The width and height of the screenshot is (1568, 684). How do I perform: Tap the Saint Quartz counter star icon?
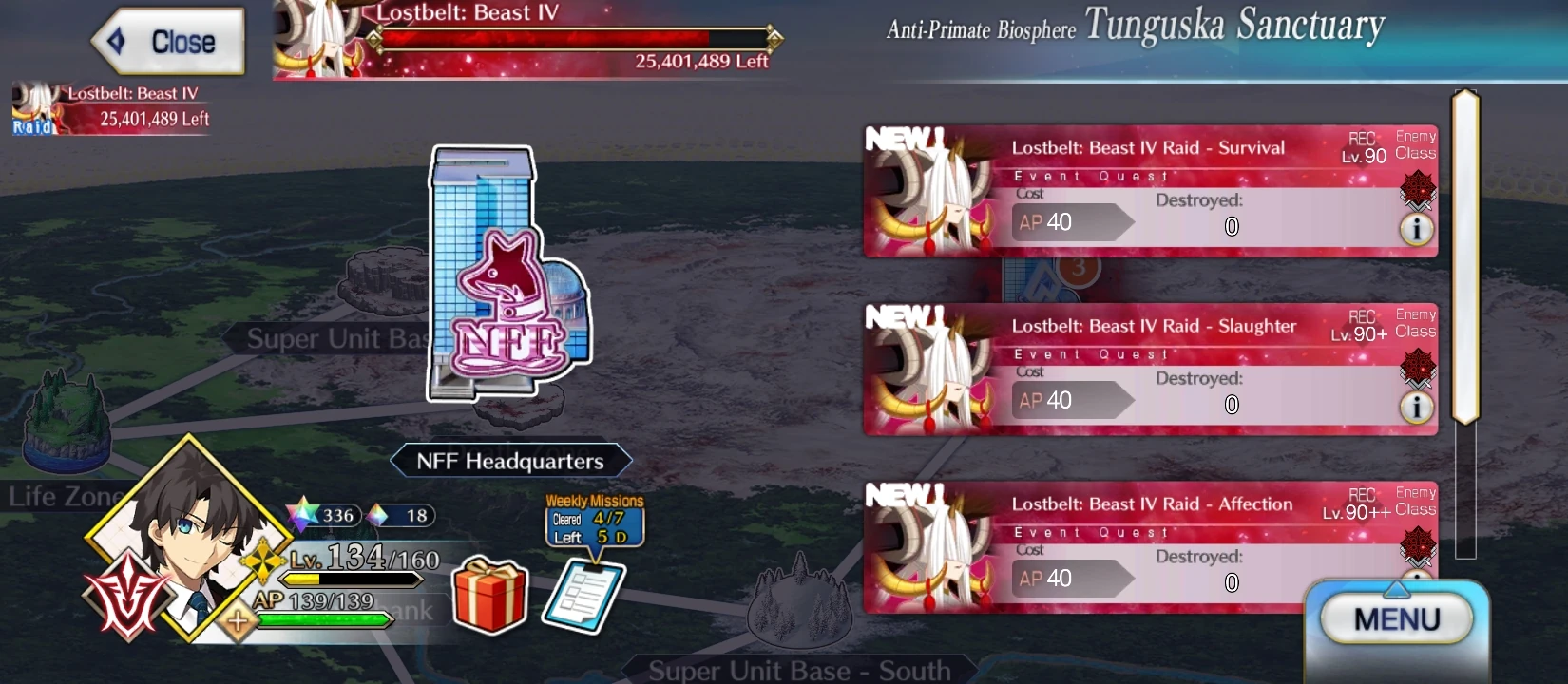(x=302, y=516)
